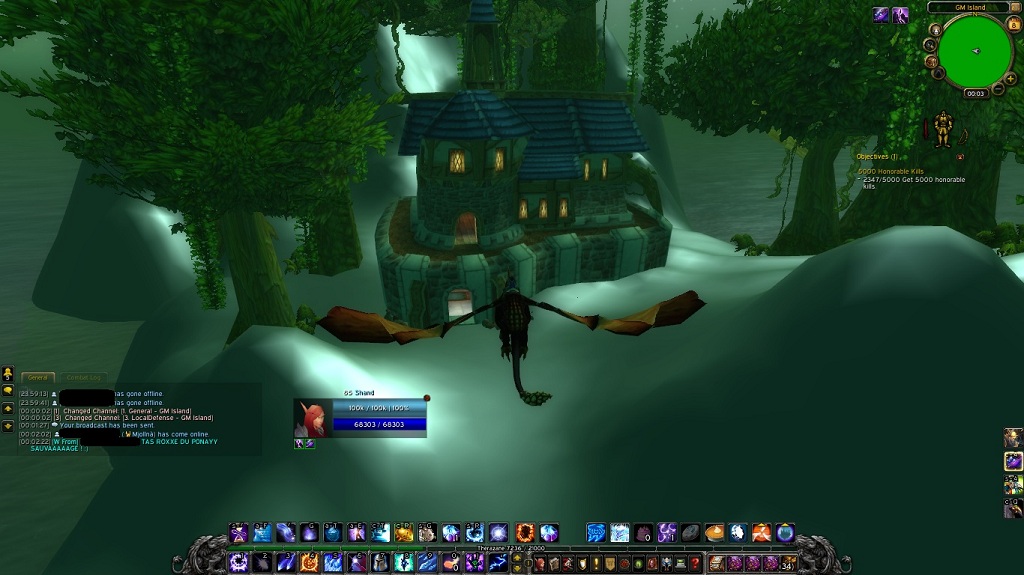The height and width of the screenshot is (575, 1024).
Task: Switch to the General chat tab
Action: point(38,377)
